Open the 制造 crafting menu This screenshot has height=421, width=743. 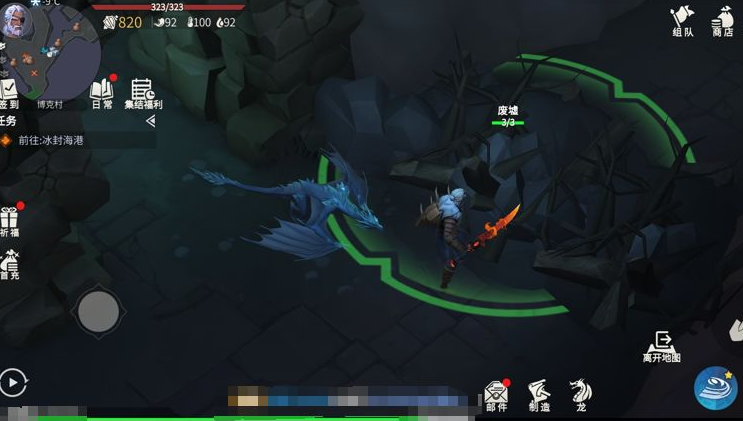539,394
